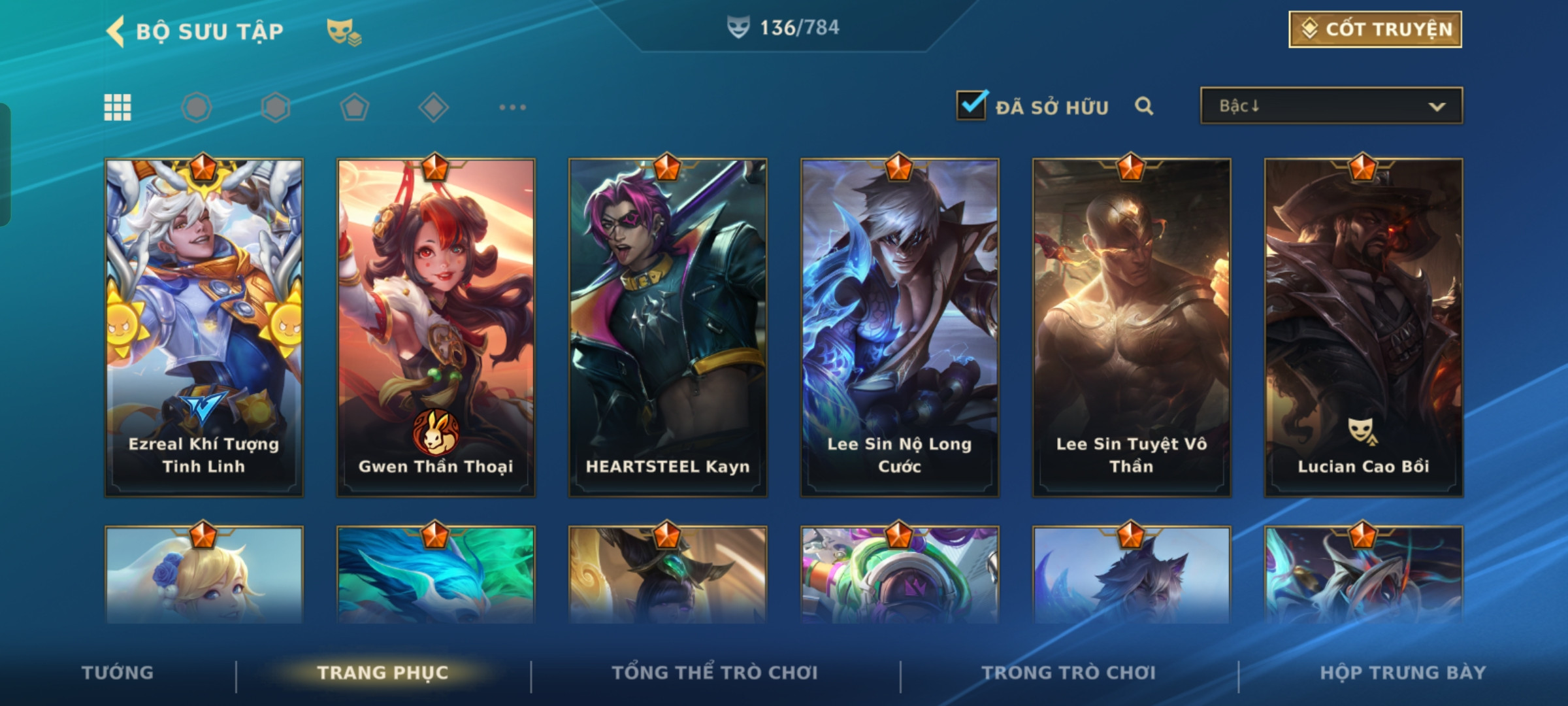Viewport: 1568px width, 706px height.
Task: Go back from Bộ Sưu Tập
Action: click(116, 31)
